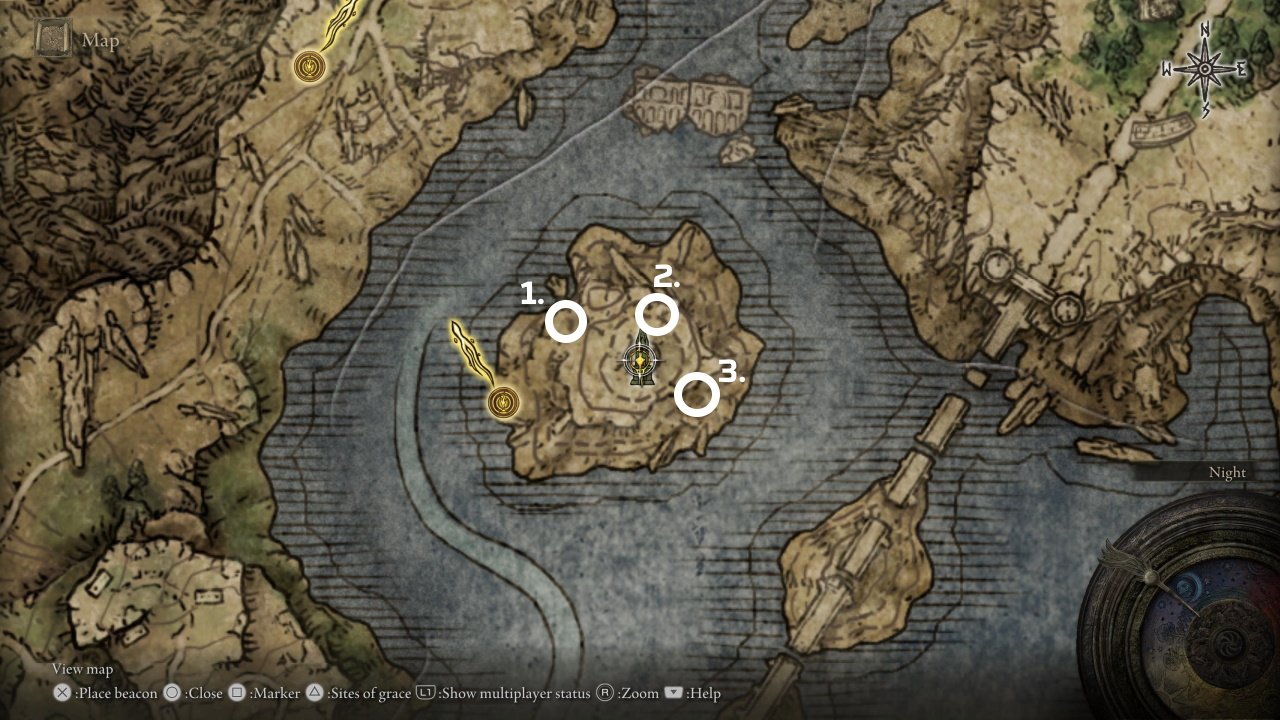This screenshot has height=720, width=1280.
Task: Click the compass rose
Action: pos(1204,70)
